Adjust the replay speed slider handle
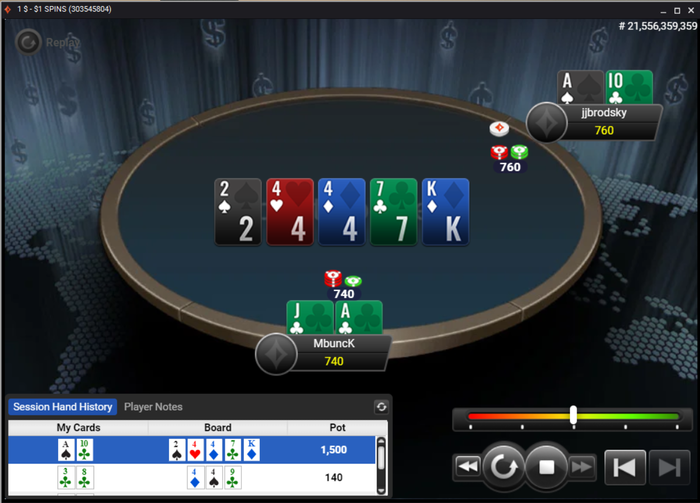The image size is (700, 503). tap(573, 415)
